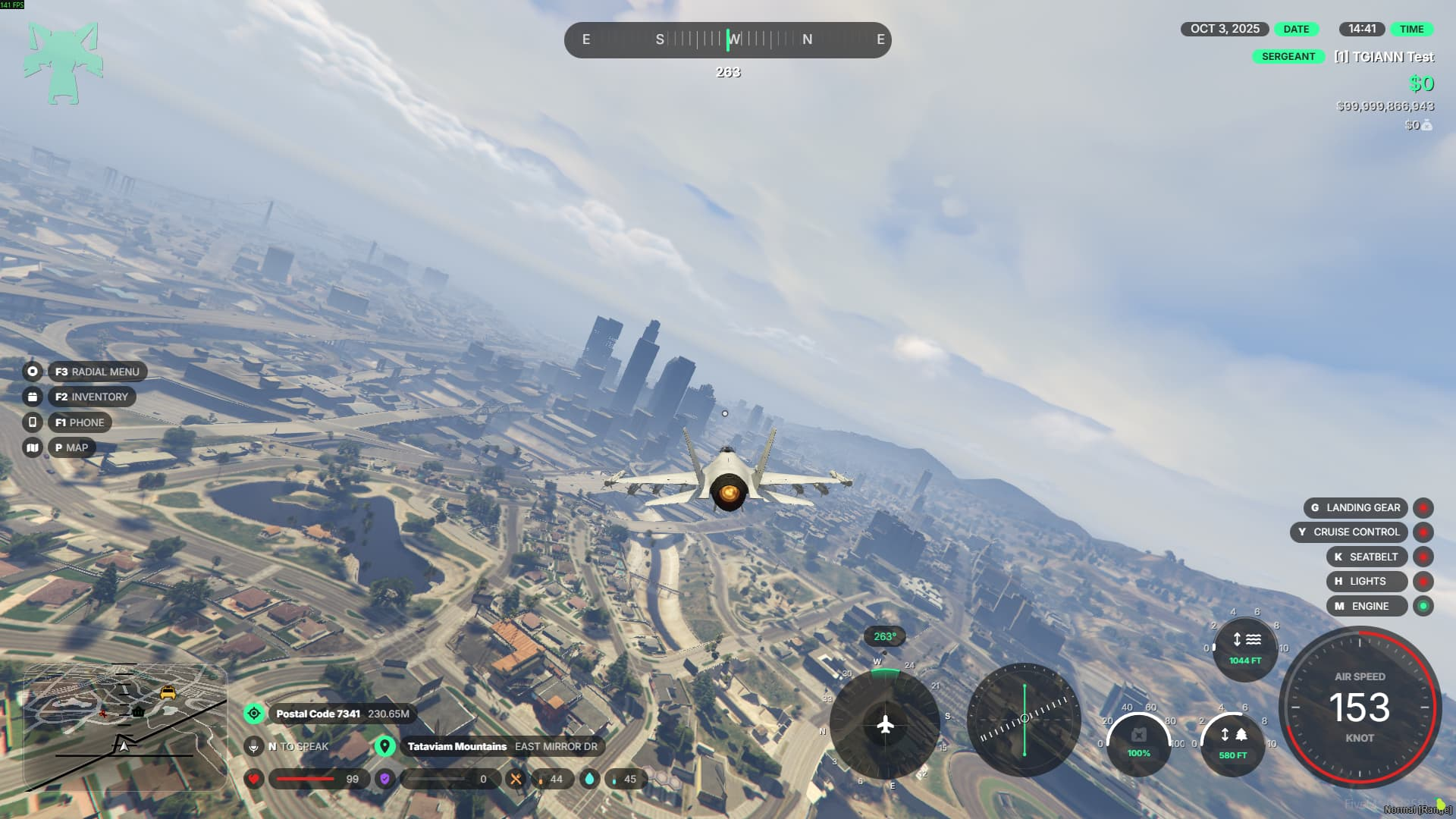The image size is (1456, 819).
Task: Toggle the Seatbelt indicator
Action: (1423, 557)
